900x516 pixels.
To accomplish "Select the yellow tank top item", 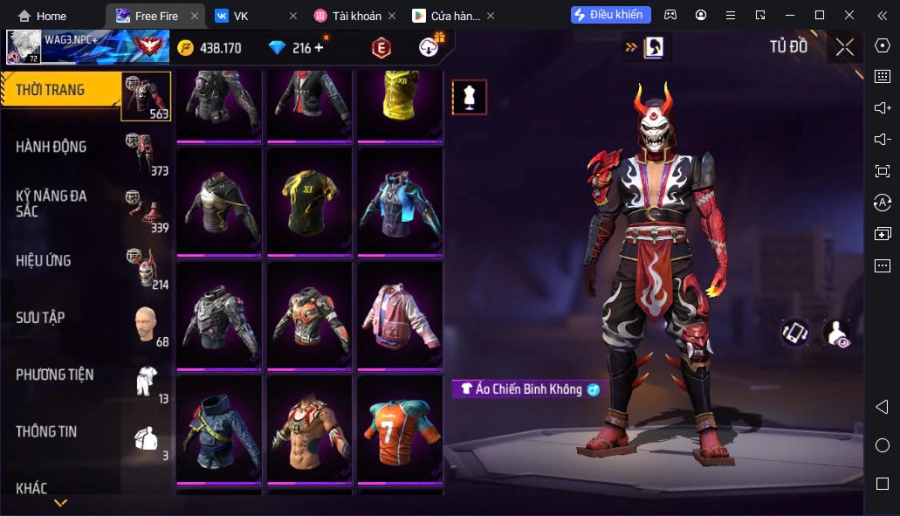I will click(x=400, y=99).
